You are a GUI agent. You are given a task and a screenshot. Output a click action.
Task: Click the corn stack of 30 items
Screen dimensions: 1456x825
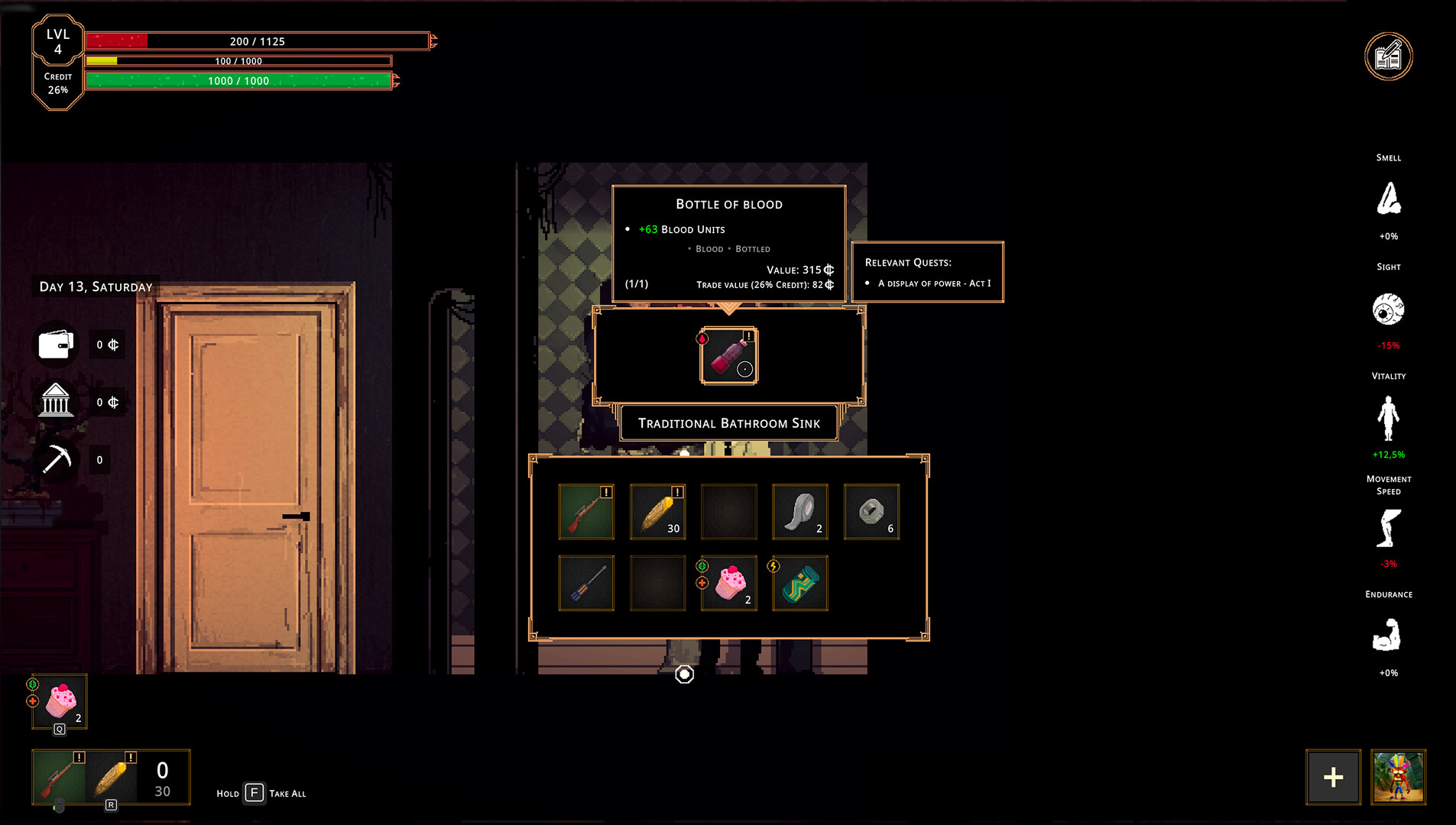tap(657, 512)
